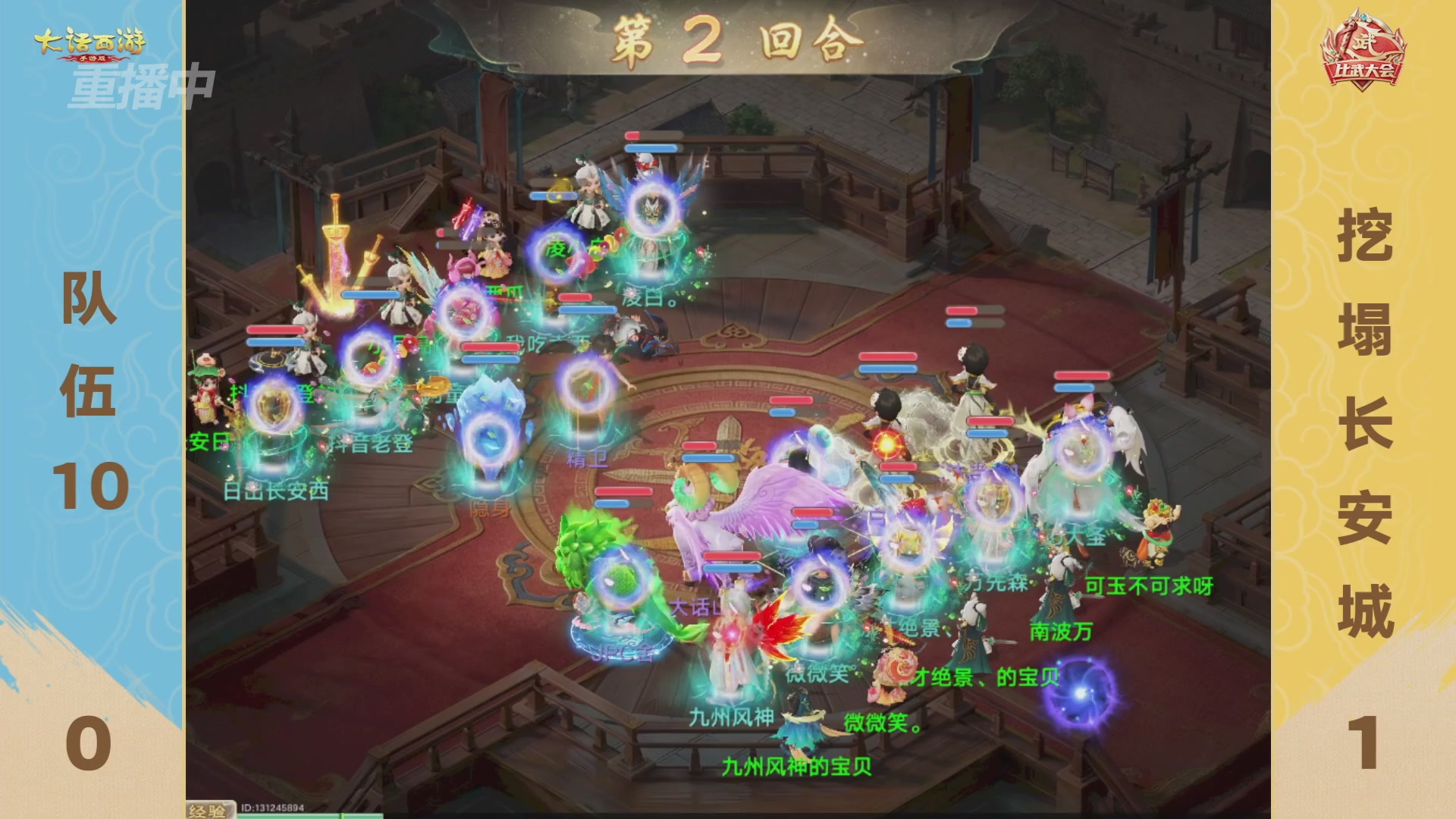Tap the red flame pet beside 微微笑
This screenshot has height=819, width=1456.
[781, 629]
